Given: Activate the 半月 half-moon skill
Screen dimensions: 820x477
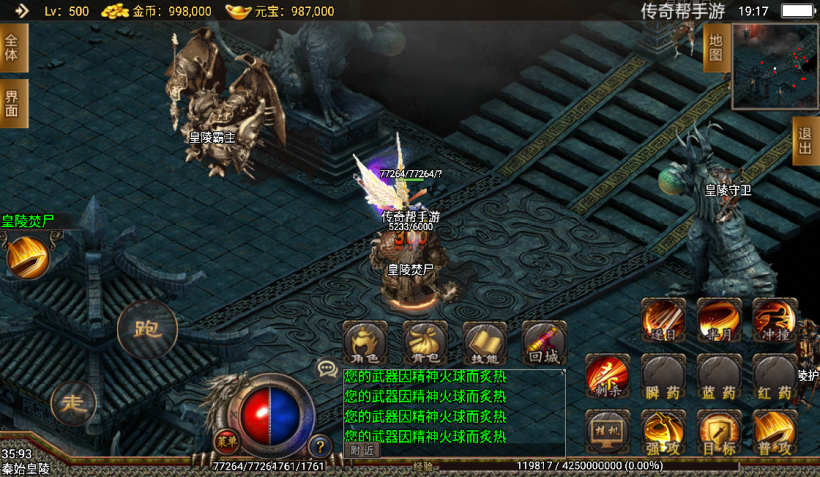Looking at the screenshot, I should [x=719, y=319].
